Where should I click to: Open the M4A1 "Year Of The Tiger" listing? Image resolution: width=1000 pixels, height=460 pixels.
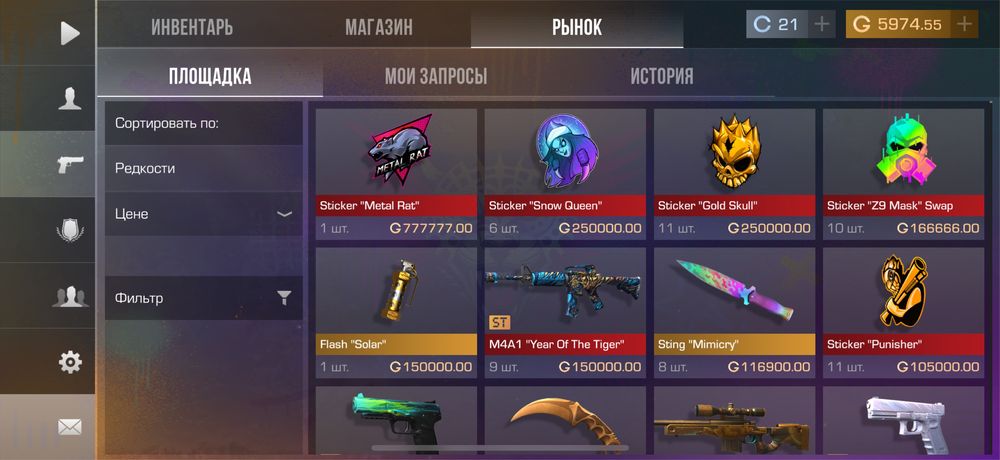[x=565, y=312]
